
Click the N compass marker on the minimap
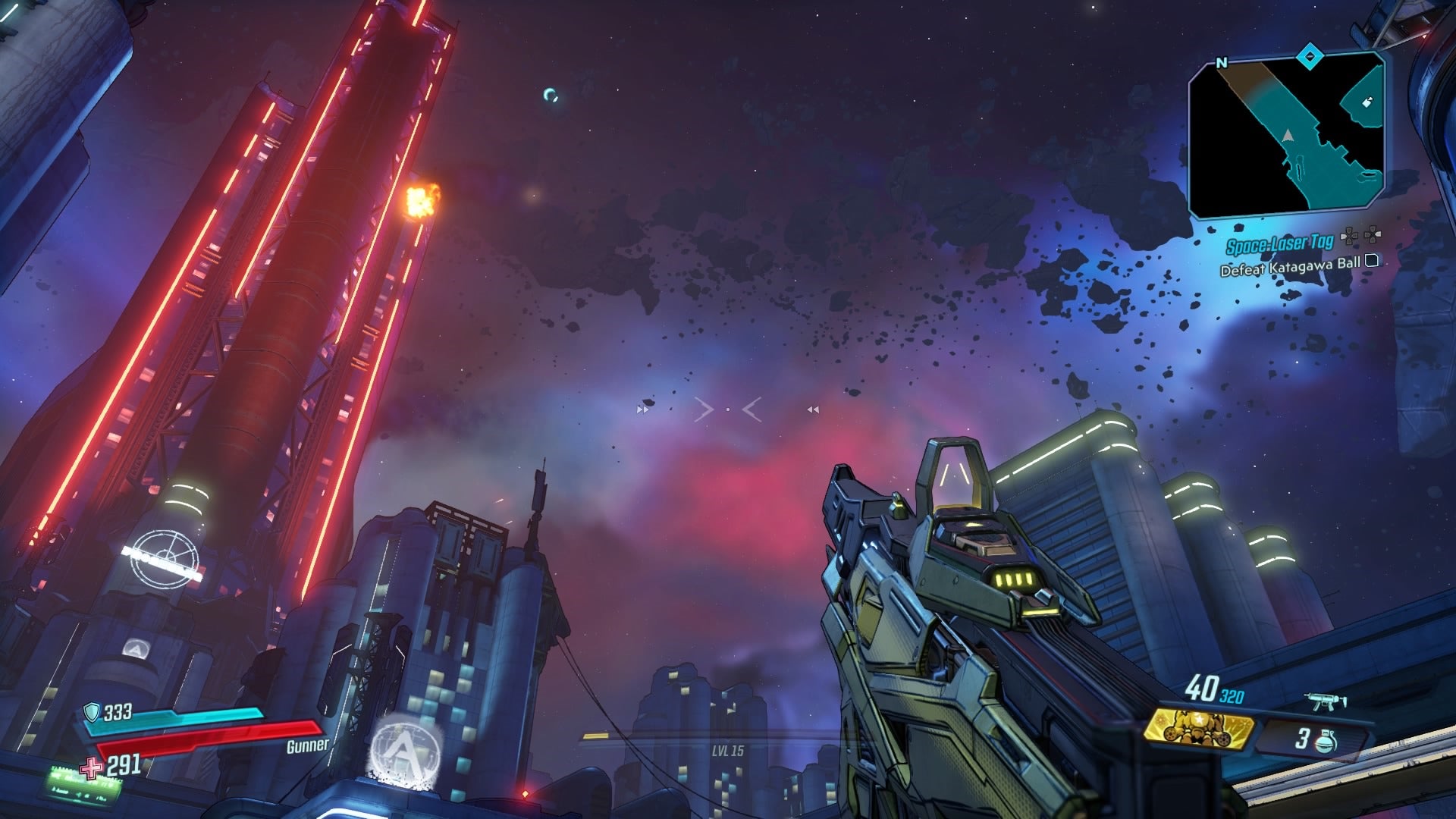(x=1221, y=62)
